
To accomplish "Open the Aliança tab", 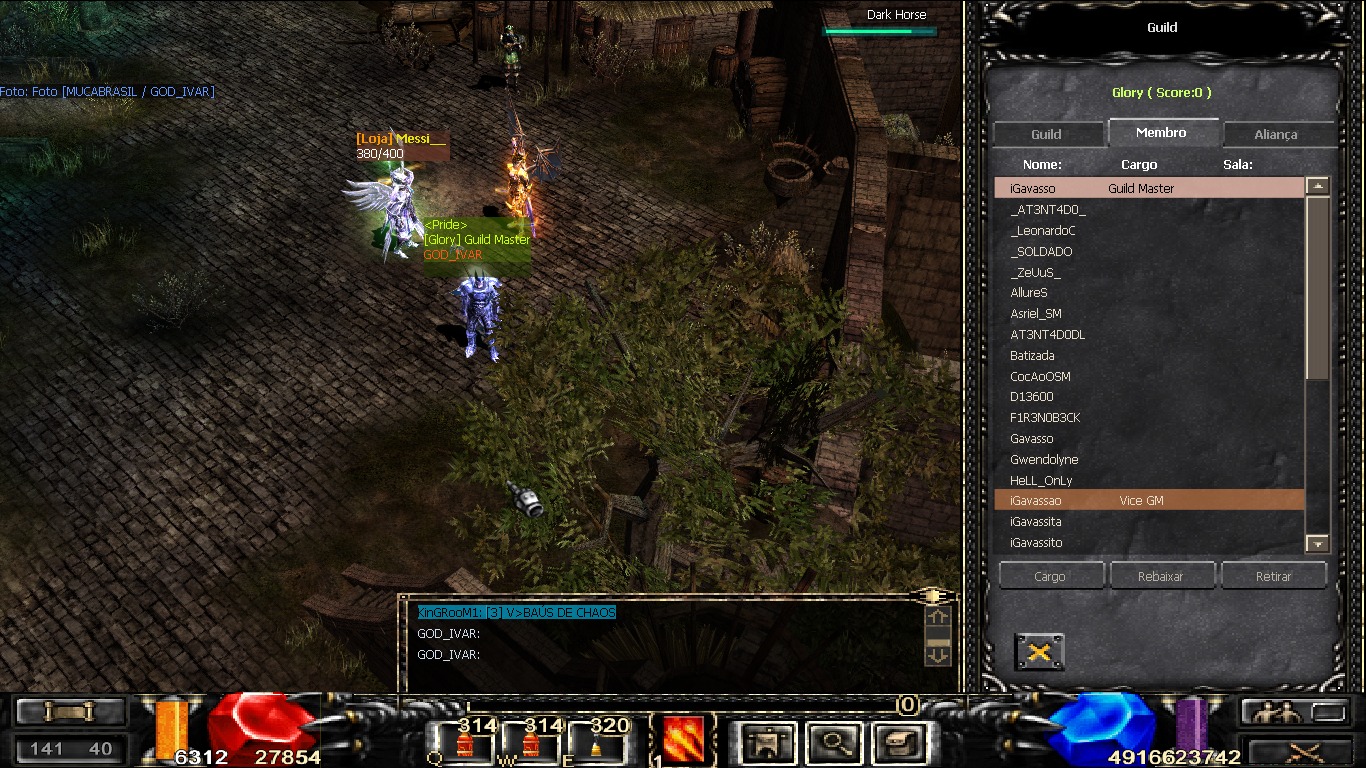I will [x=1275, y=134].
